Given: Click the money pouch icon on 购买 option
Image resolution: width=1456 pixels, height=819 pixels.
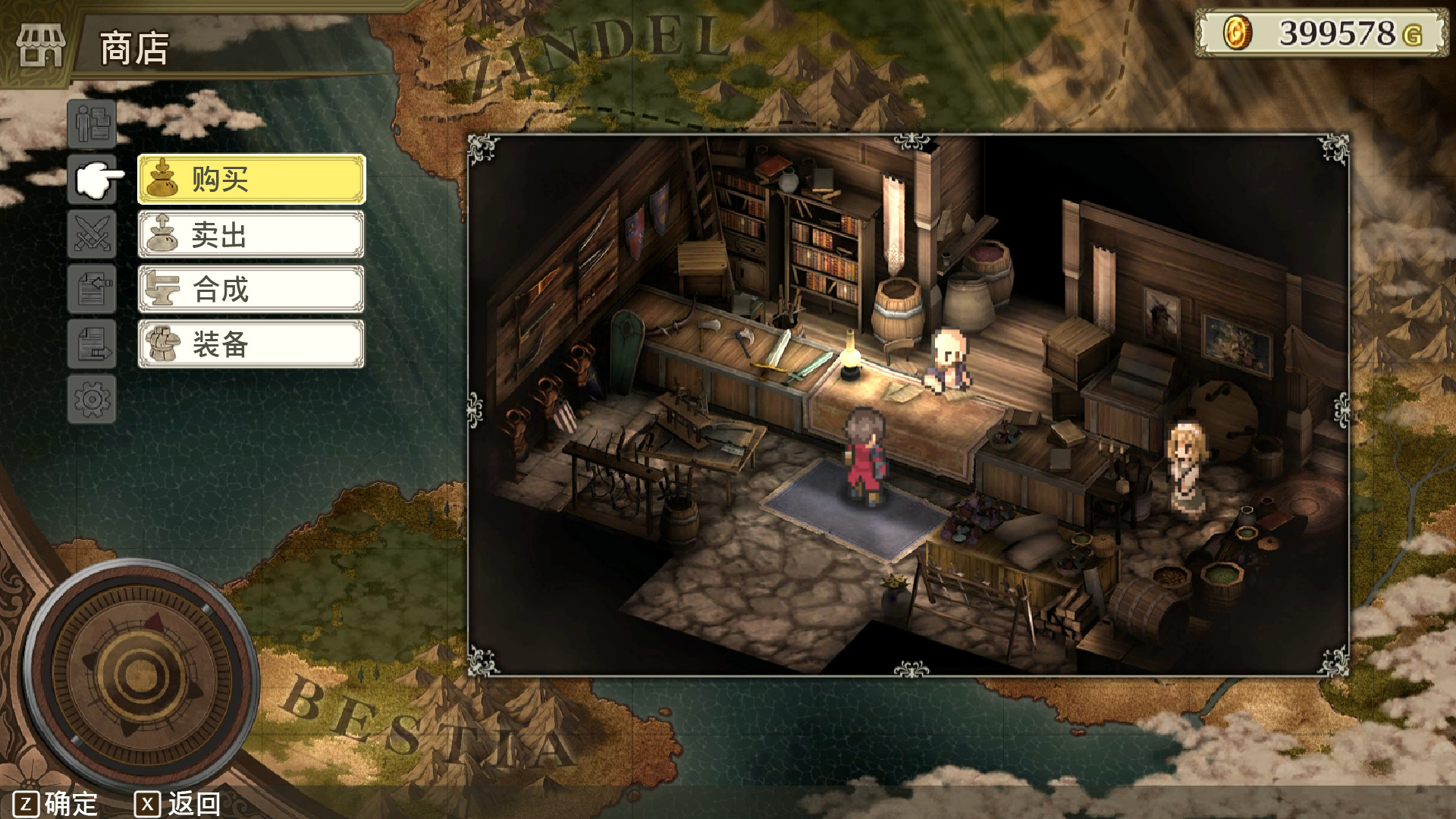Looking at the screenshot, I should click(x=163, y=179).
